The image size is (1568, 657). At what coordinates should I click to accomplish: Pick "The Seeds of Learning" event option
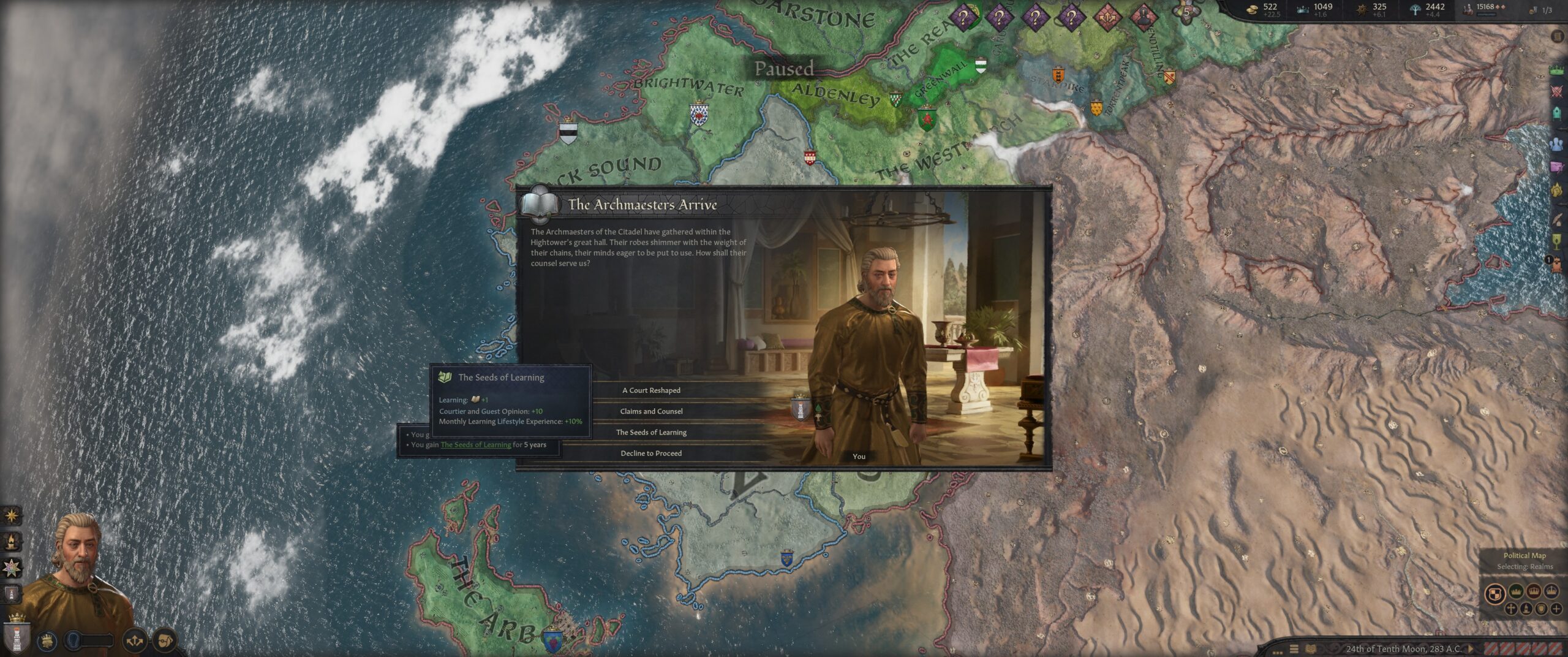pos(651,432)
